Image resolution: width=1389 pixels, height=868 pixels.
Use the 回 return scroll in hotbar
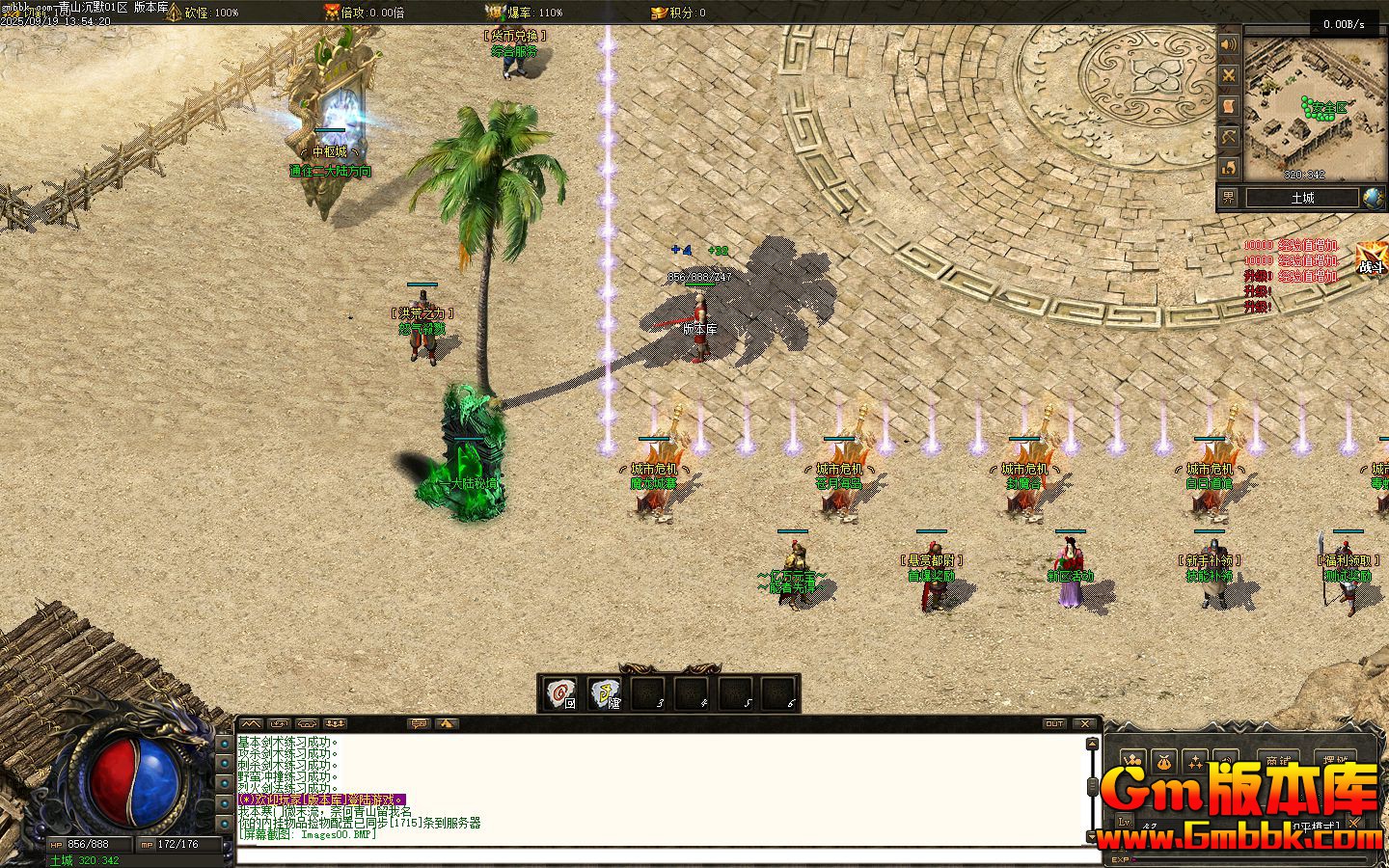coord(560,692)
